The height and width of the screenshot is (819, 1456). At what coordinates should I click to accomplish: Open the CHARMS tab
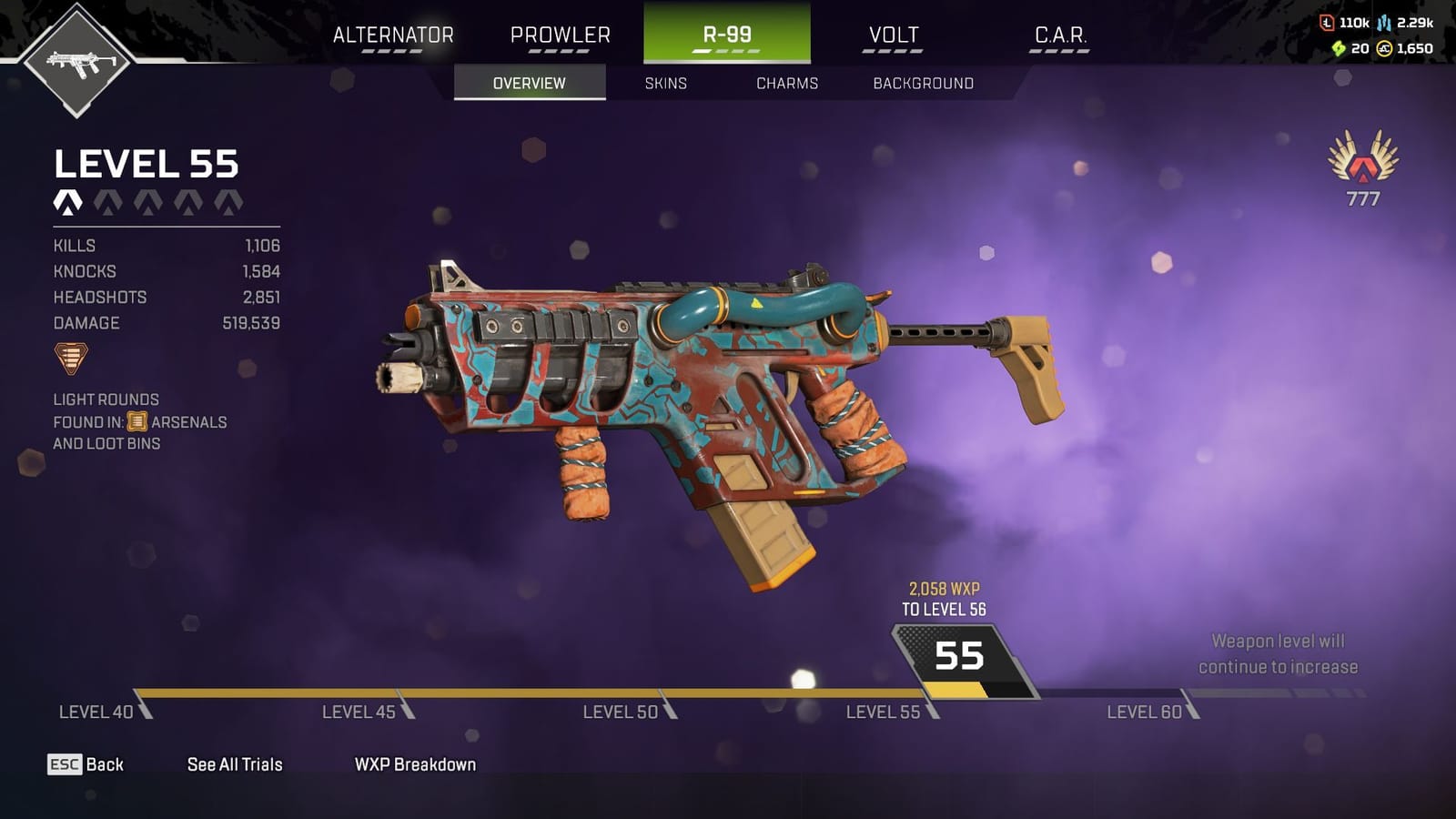[x=787, y=83]
